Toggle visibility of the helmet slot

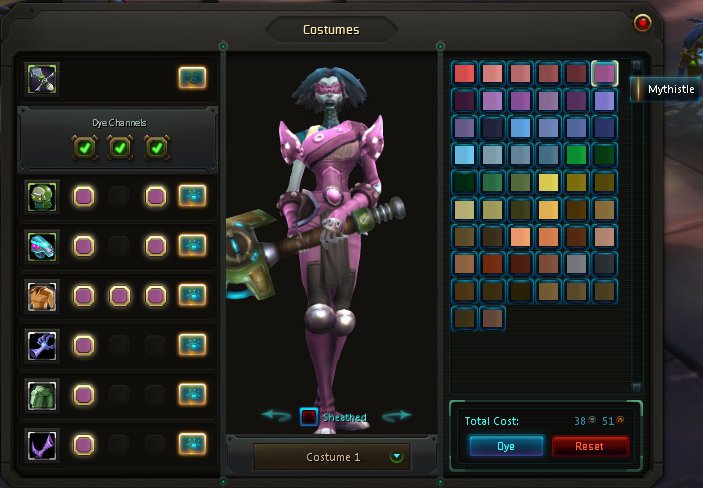tap(193, 196)
